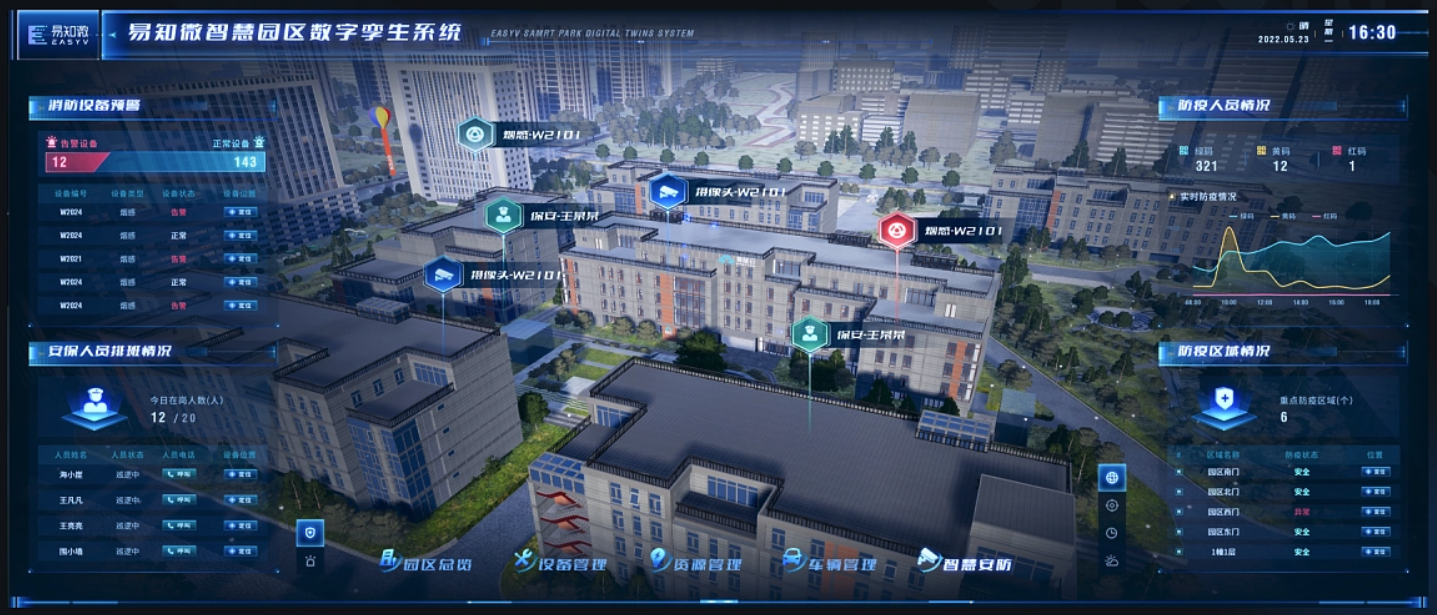Open the 园区总览 park overview tab
The height and width of the screenshot is (615, 1437).
pyautogui.click(x=427, y=562)
